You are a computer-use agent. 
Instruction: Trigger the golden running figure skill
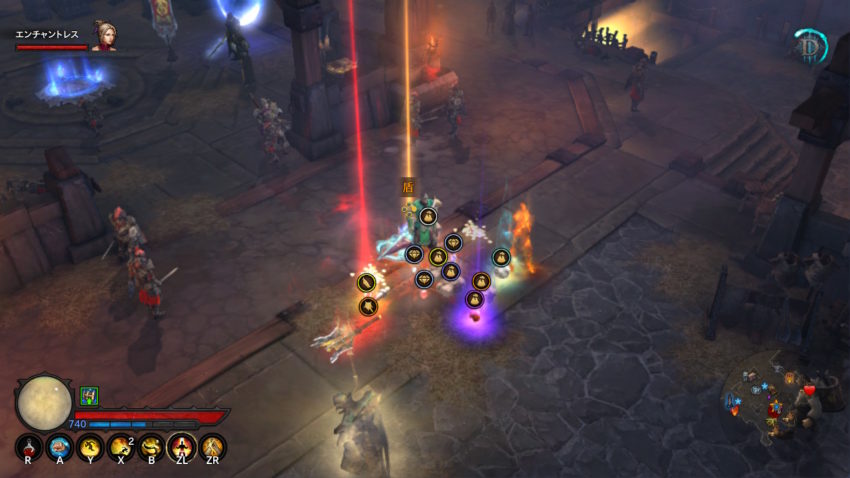point(90,447)
